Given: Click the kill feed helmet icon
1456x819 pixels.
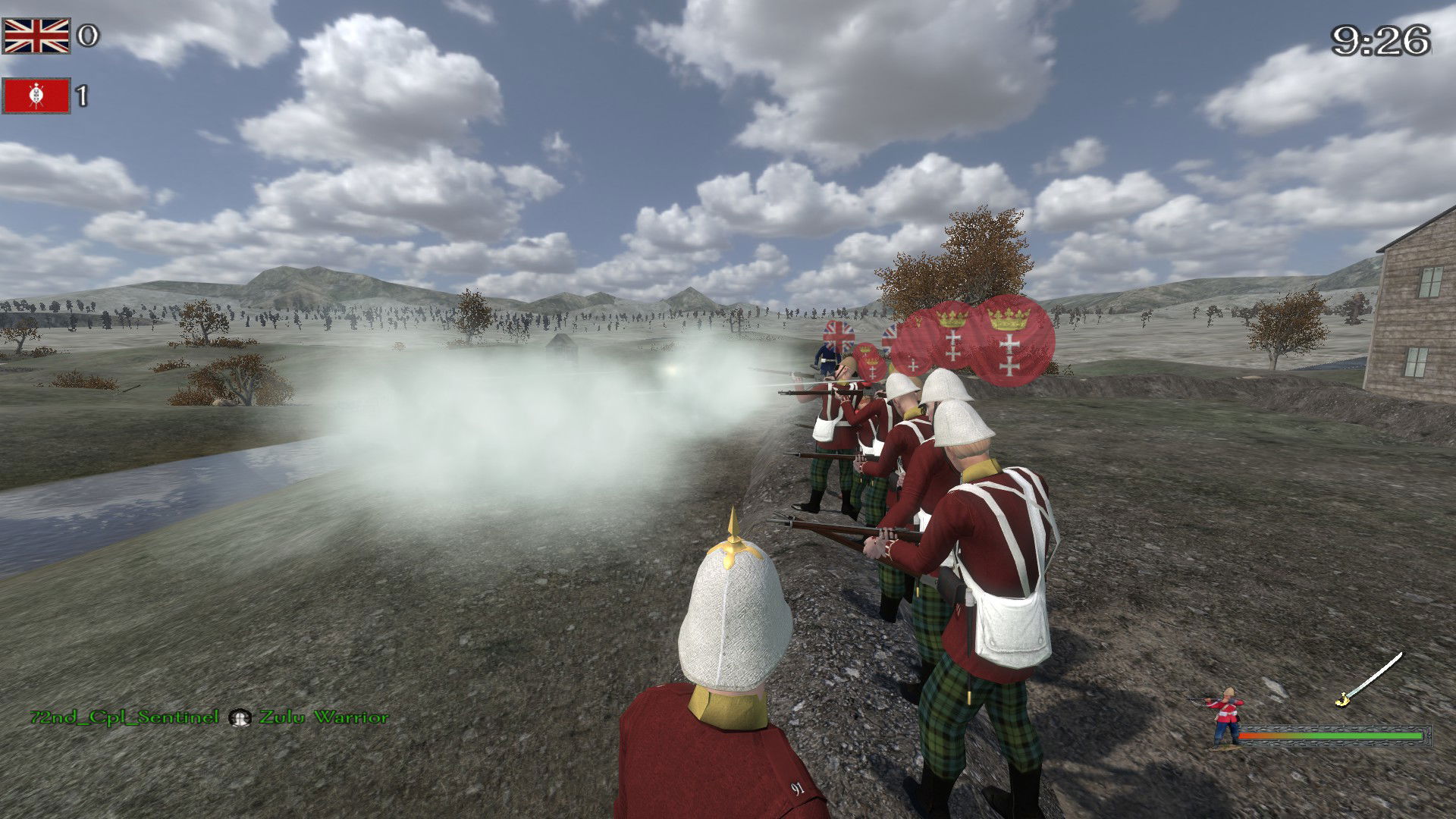Looking at the screenshot, I should point(240,717).
